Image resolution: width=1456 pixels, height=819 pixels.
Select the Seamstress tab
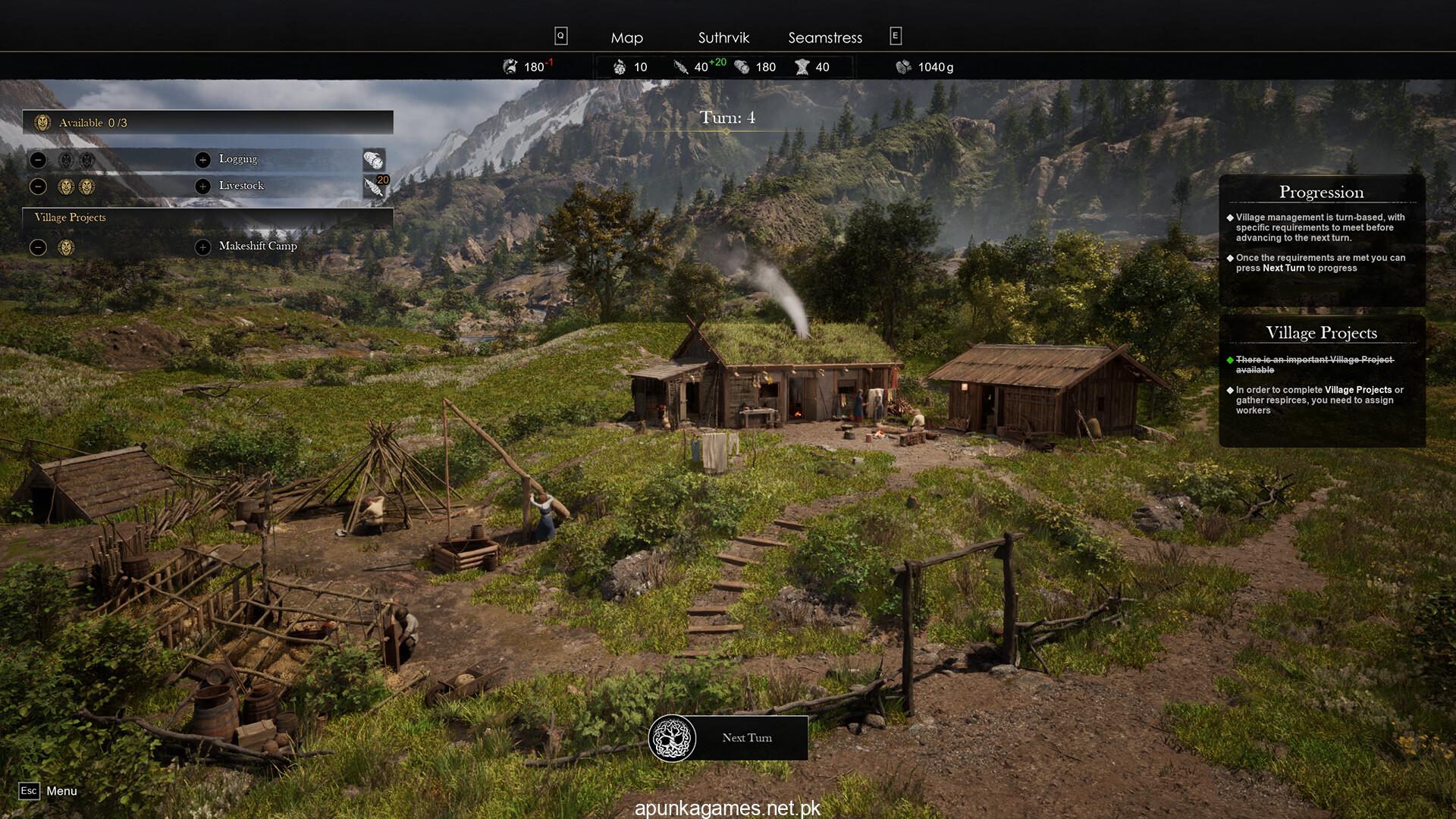[825, 38]
